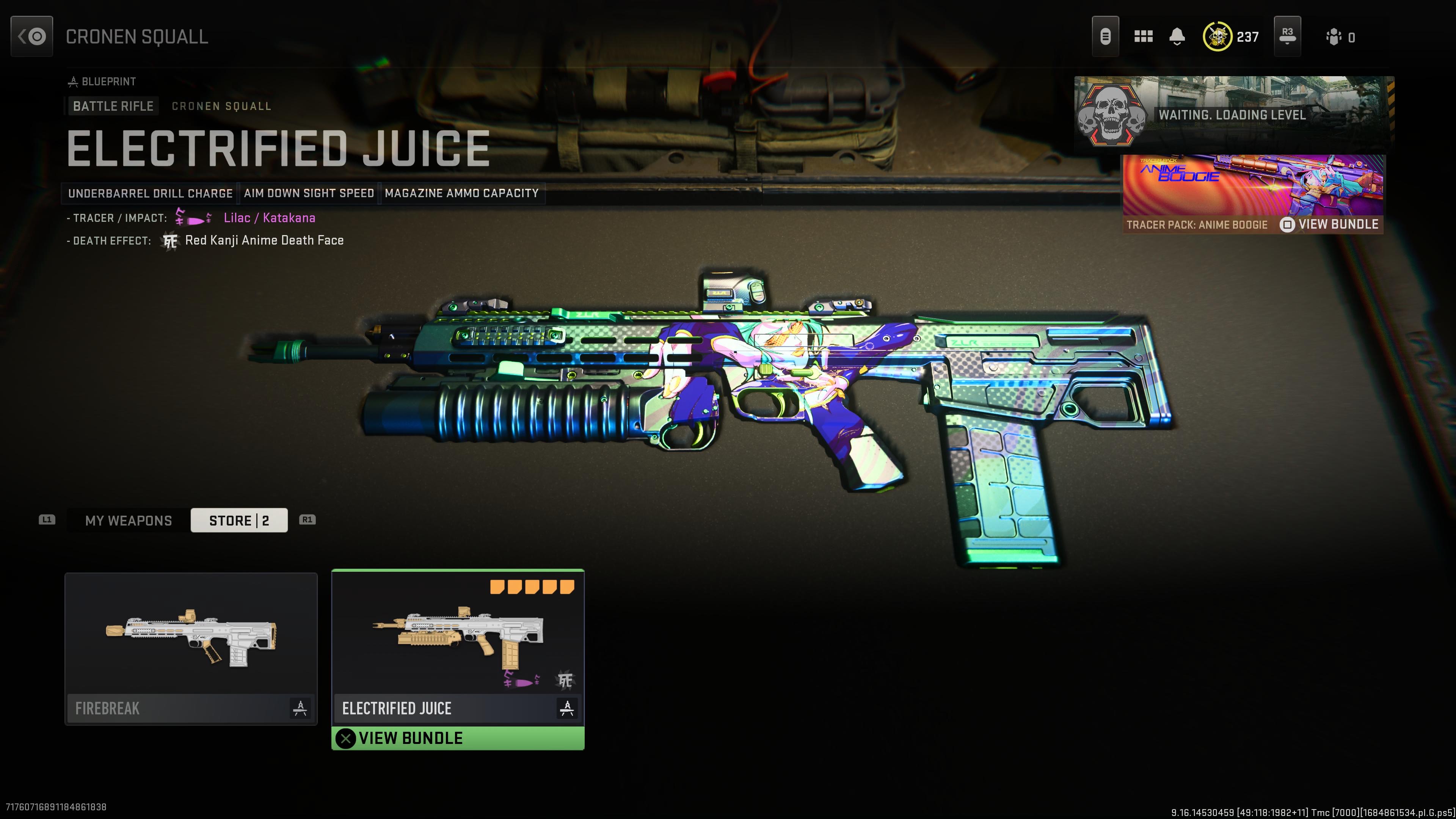
Task: Select the Aim Down Sight Speed attachment tag
Action: [309, 193]
